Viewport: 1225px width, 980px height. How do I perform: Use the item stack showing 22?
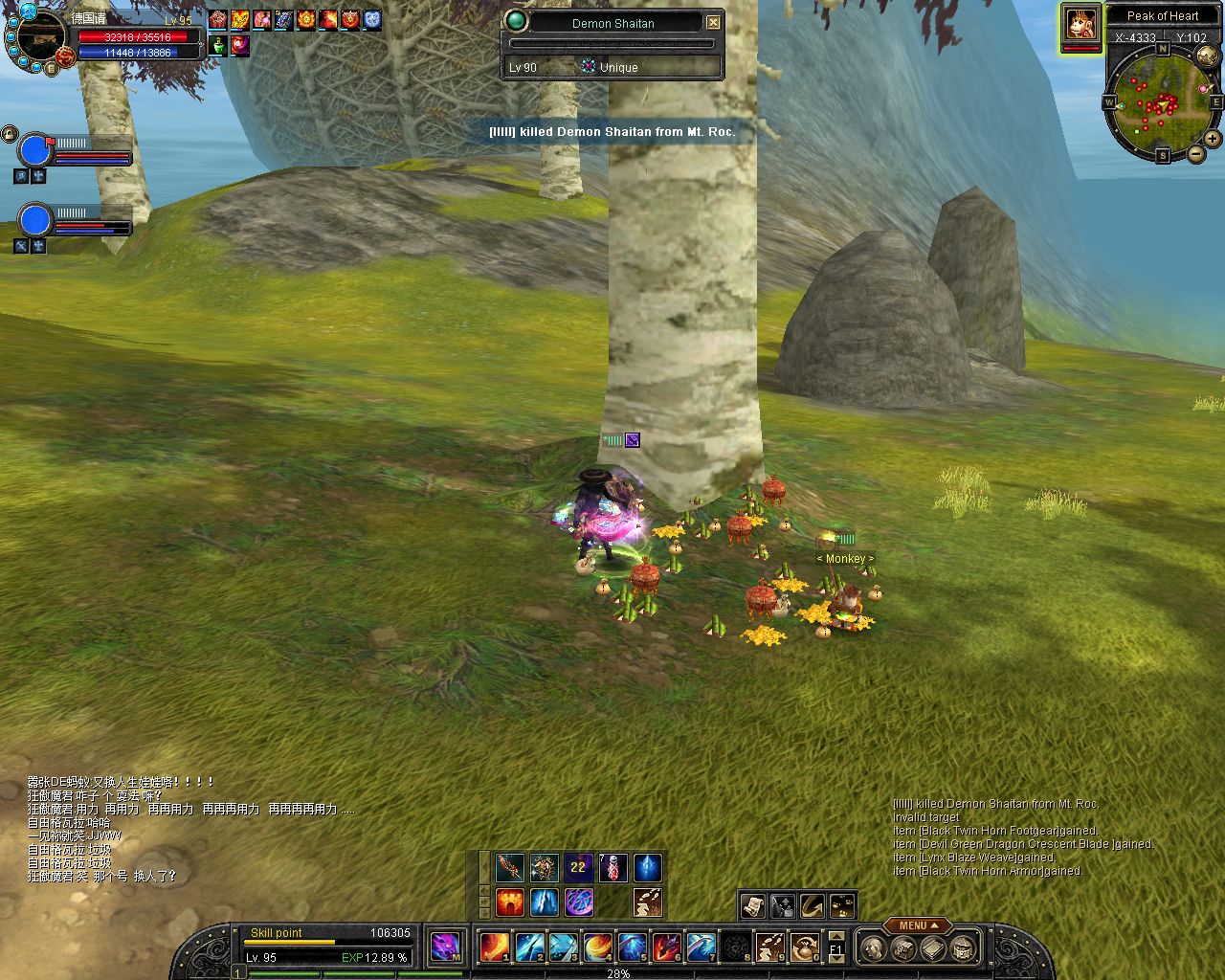click(578, 868)
